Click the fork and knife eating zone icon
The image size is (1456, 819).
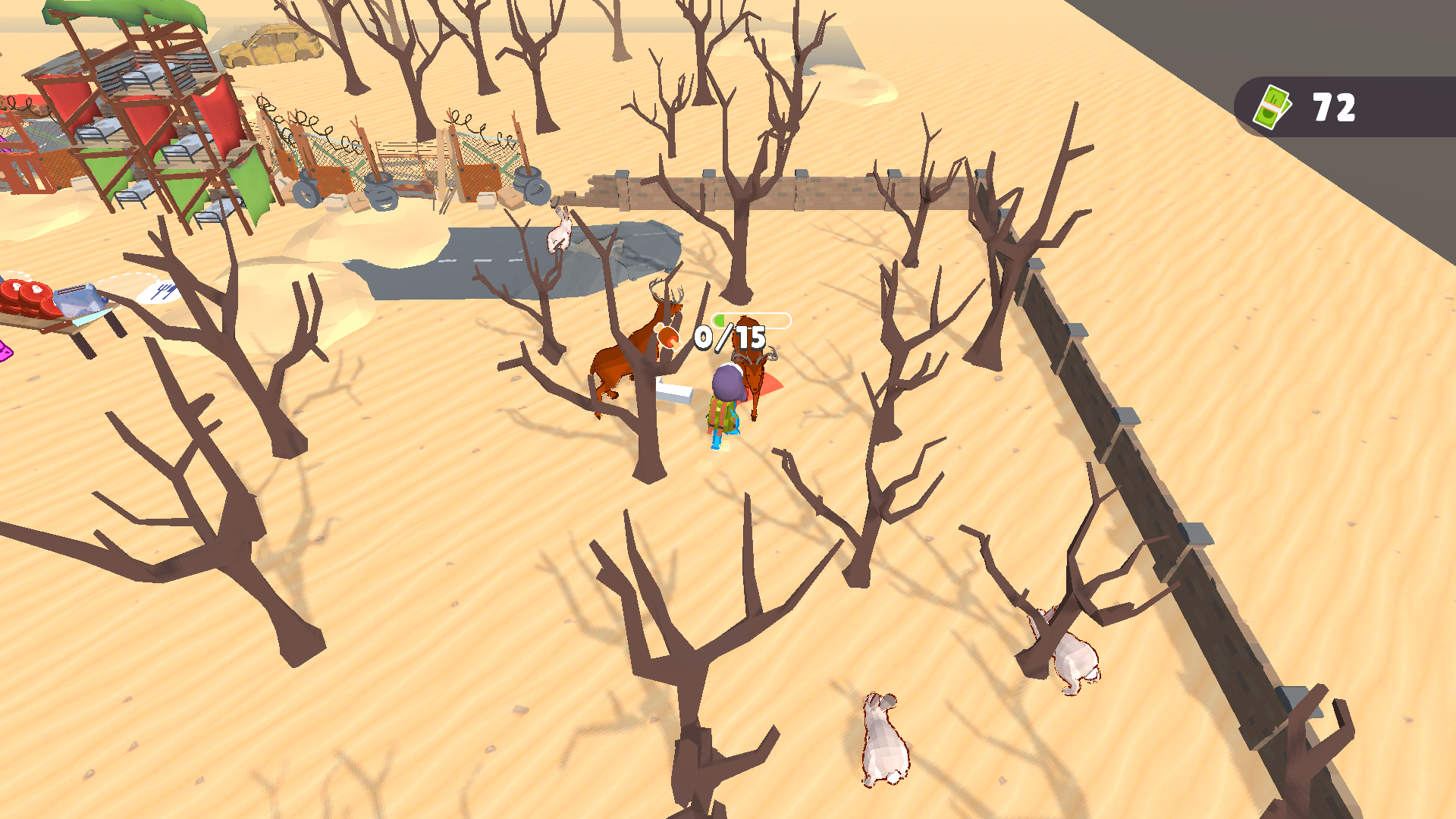(164, 292)
